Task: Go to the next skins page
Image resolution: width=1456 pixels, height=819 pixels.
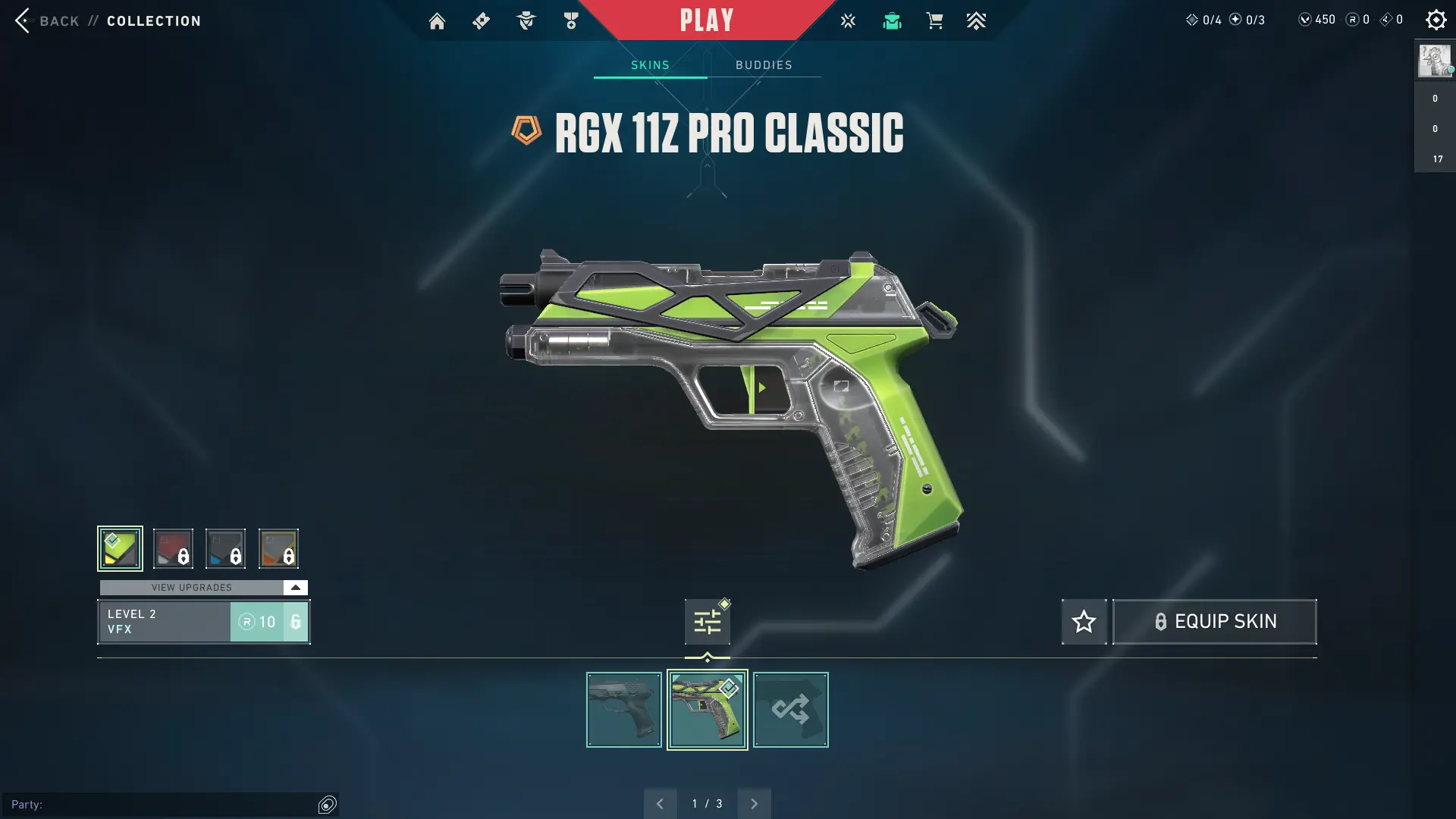Action: [754, 804]
